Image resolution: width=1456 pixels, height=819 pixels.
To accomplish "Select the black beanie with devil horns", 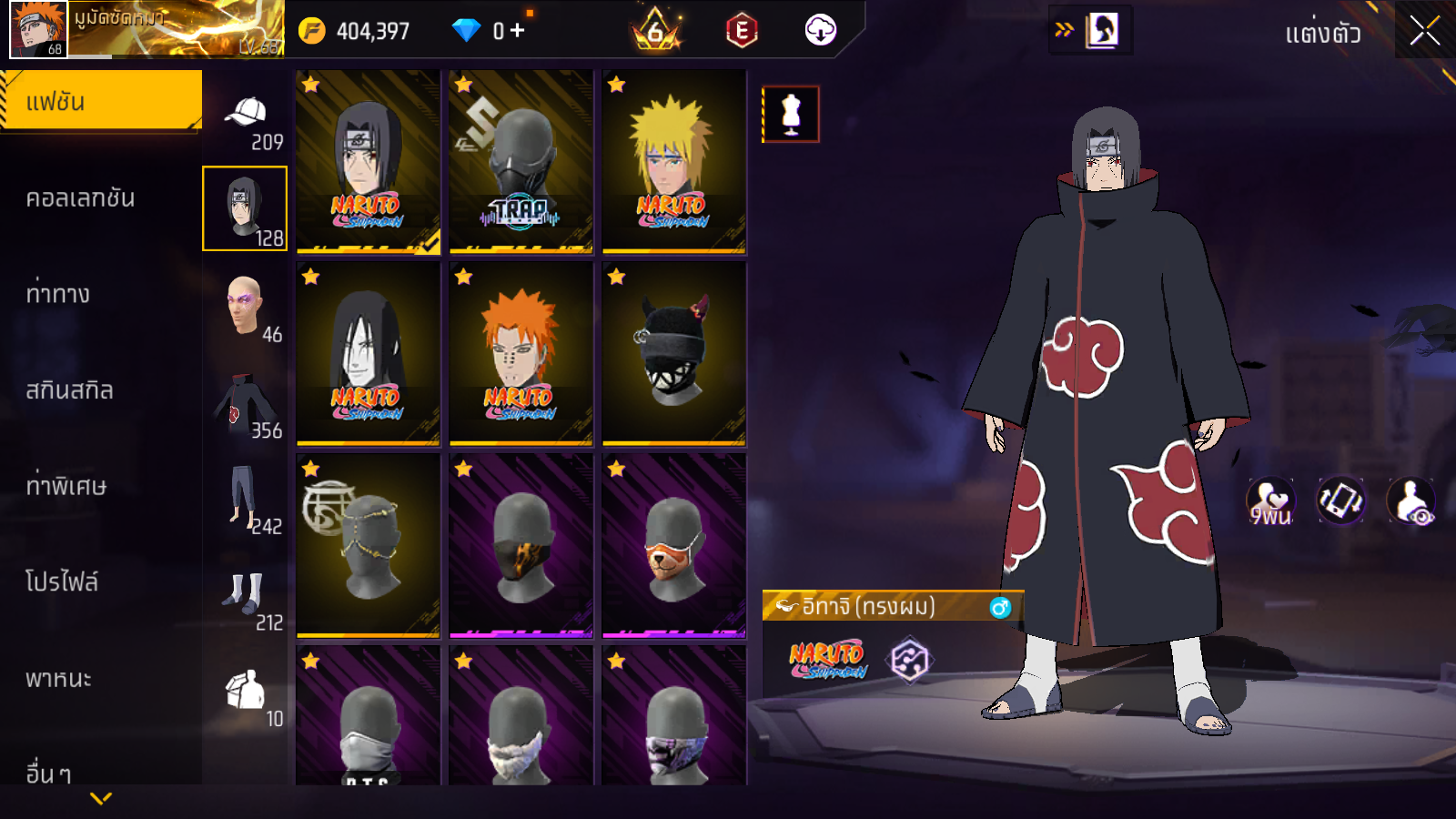I will [x=673, y=353].
